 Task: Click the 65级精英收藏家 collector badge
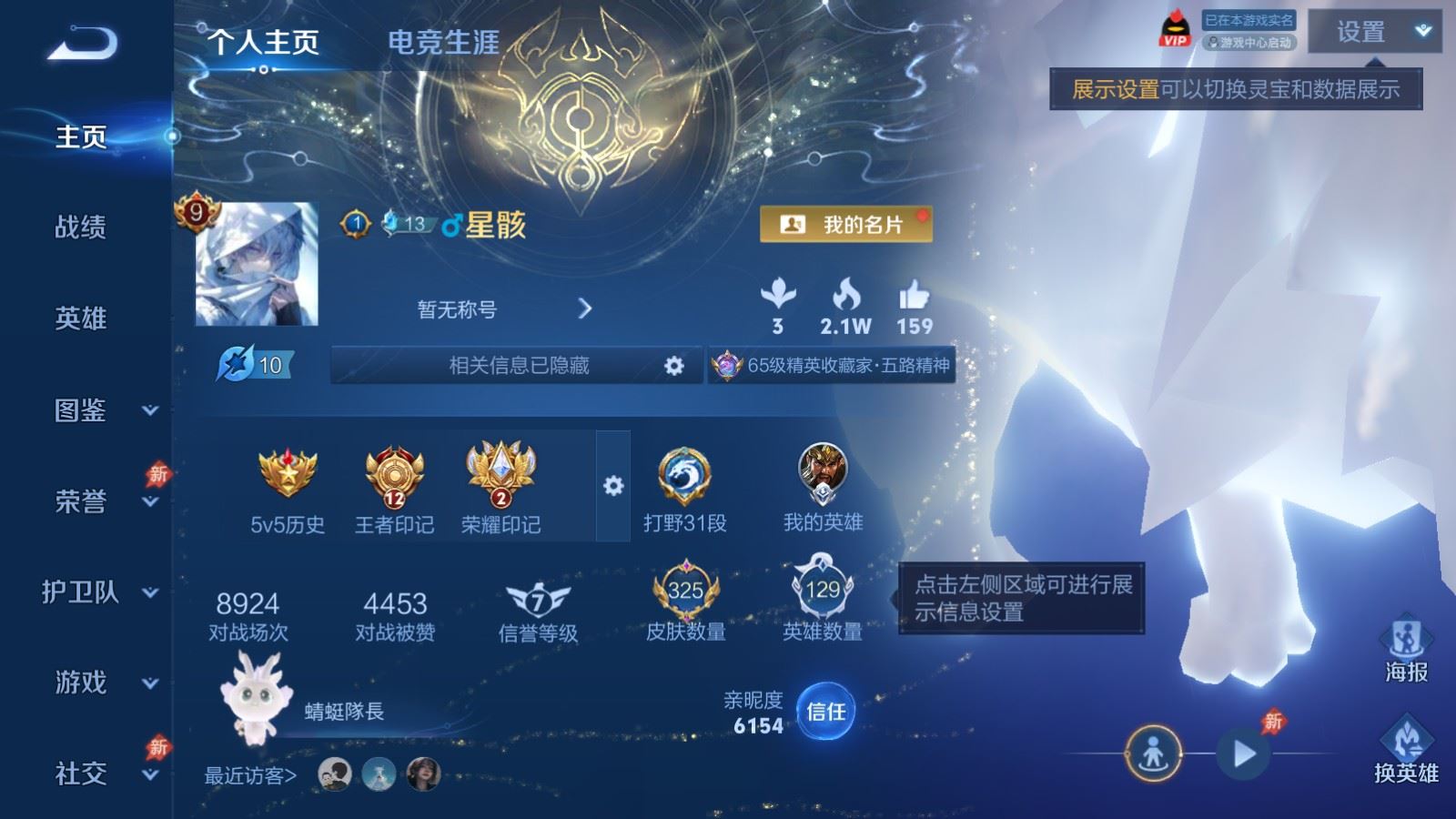pos(833,363)
